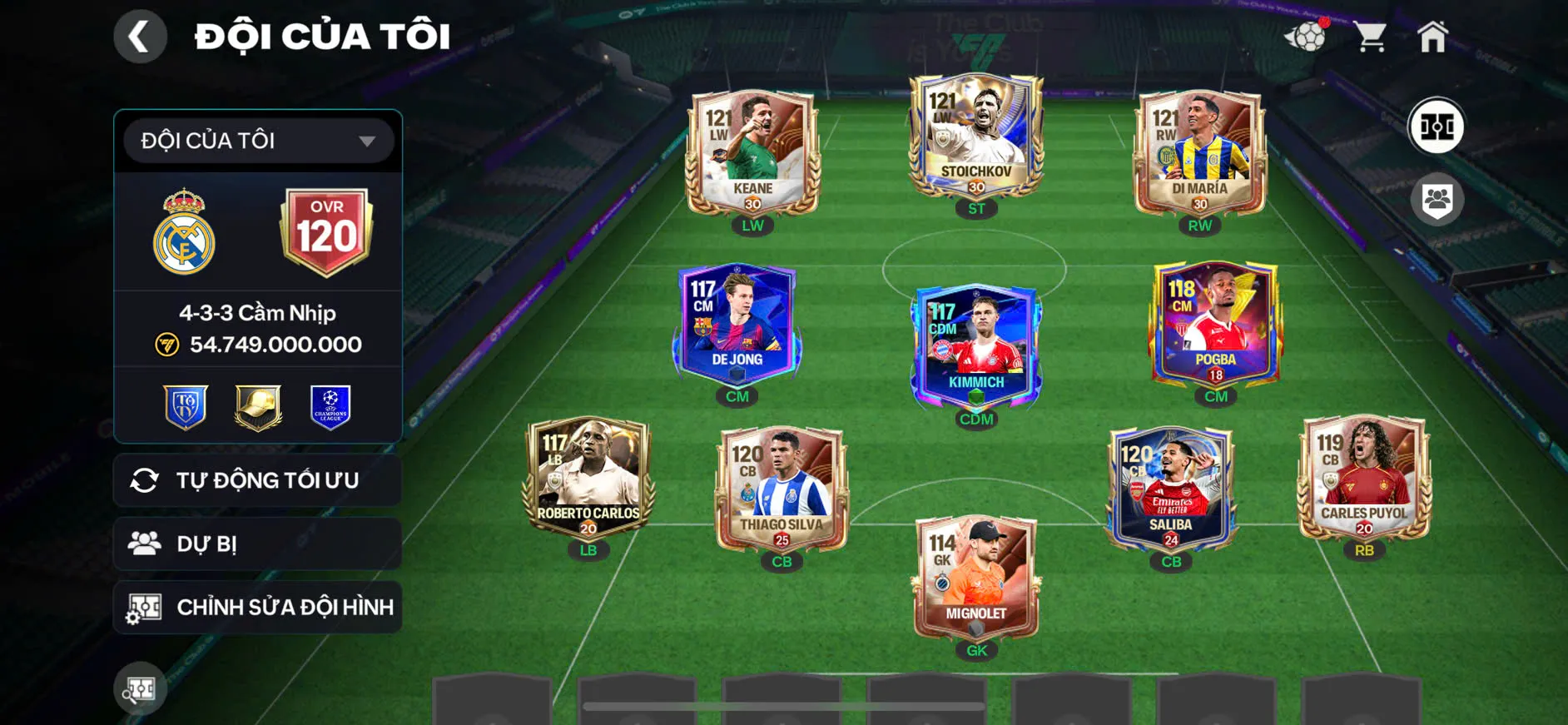Toggle the club social shield view
1568x725 pixels.
point(1437,198)
